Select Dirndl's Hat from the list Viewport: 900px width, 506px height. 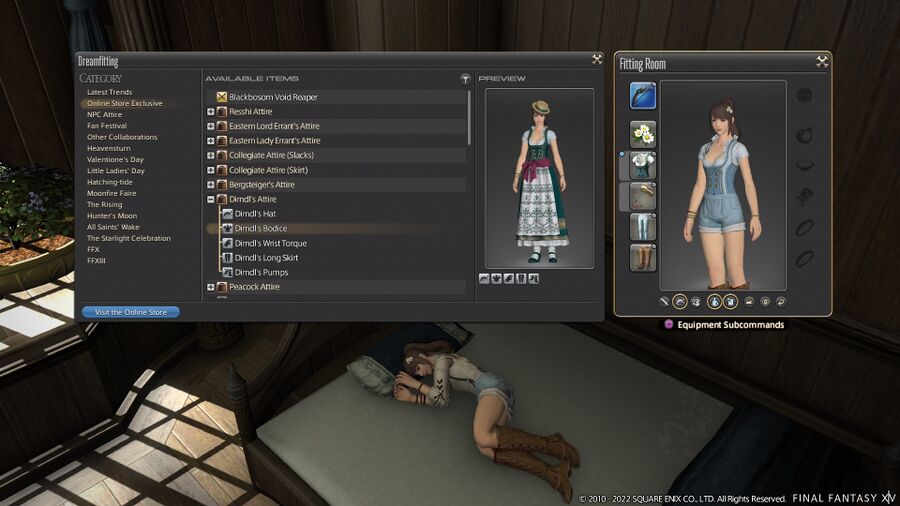click(255, 214)
